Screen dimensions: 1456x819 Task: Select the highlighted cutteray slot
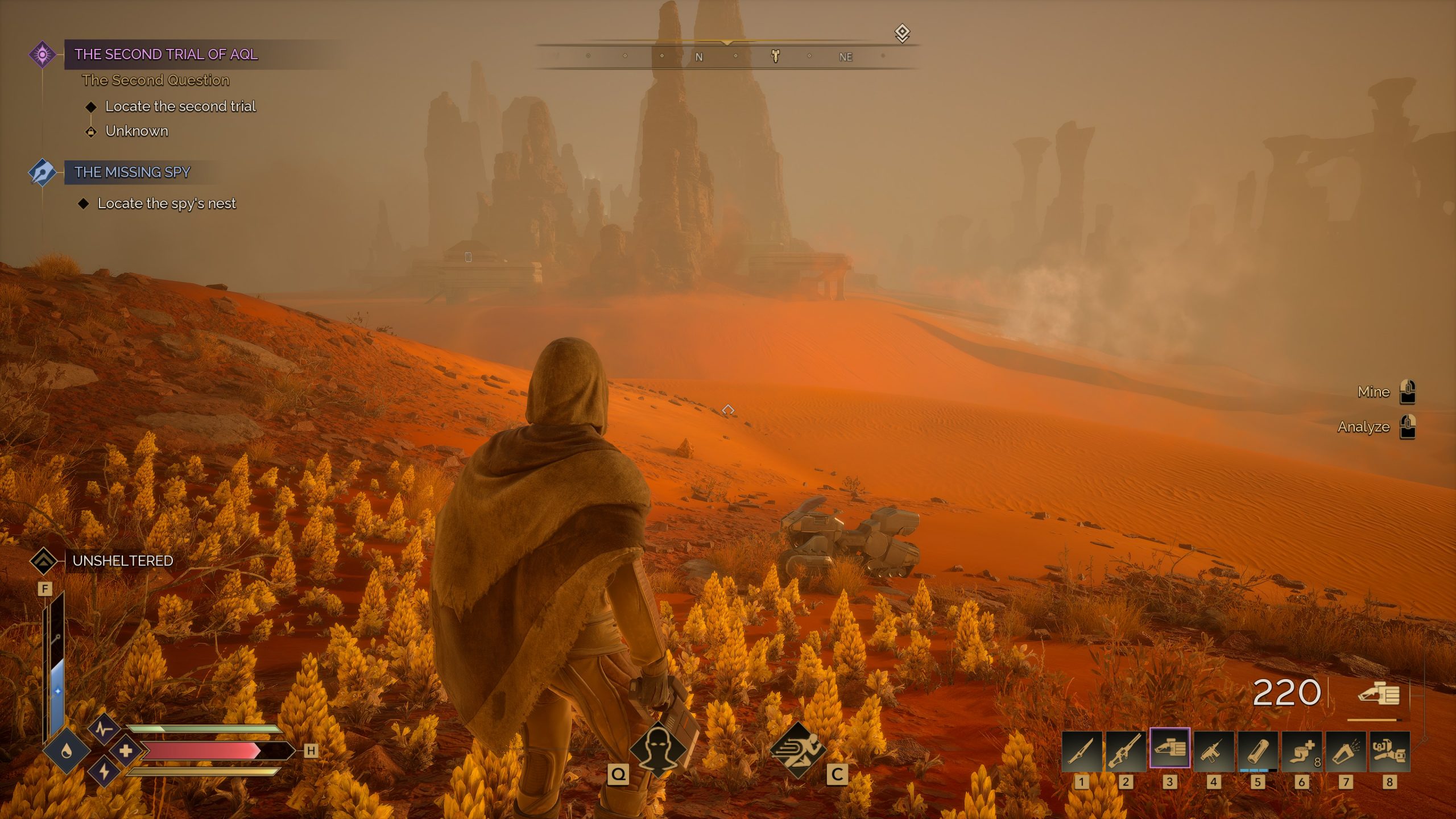click(x=1169, y=748)
